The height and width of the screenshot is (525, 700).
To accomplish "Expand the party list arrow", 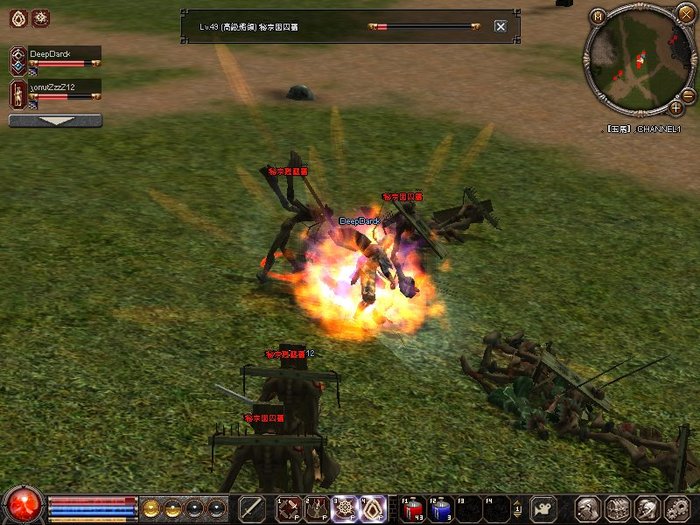I will [55, 120].
